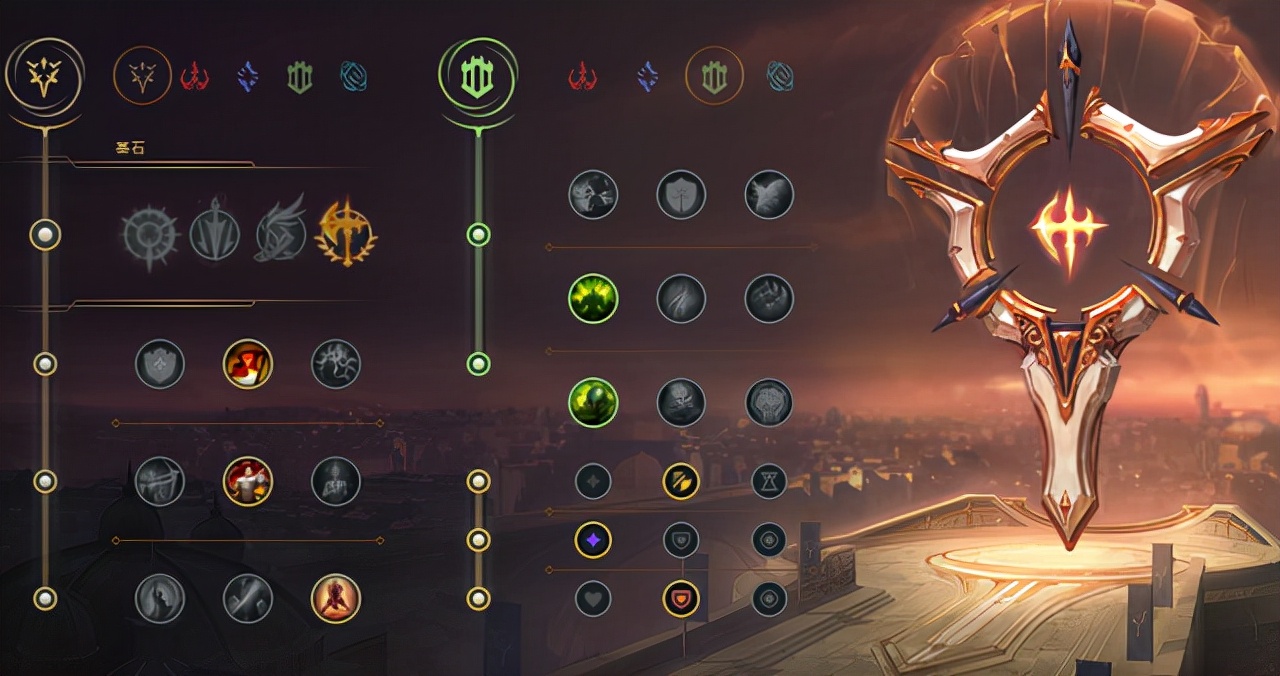Select the heart-shaped health stat shard
Screen dimensions: 1280x676
(593, 598)
